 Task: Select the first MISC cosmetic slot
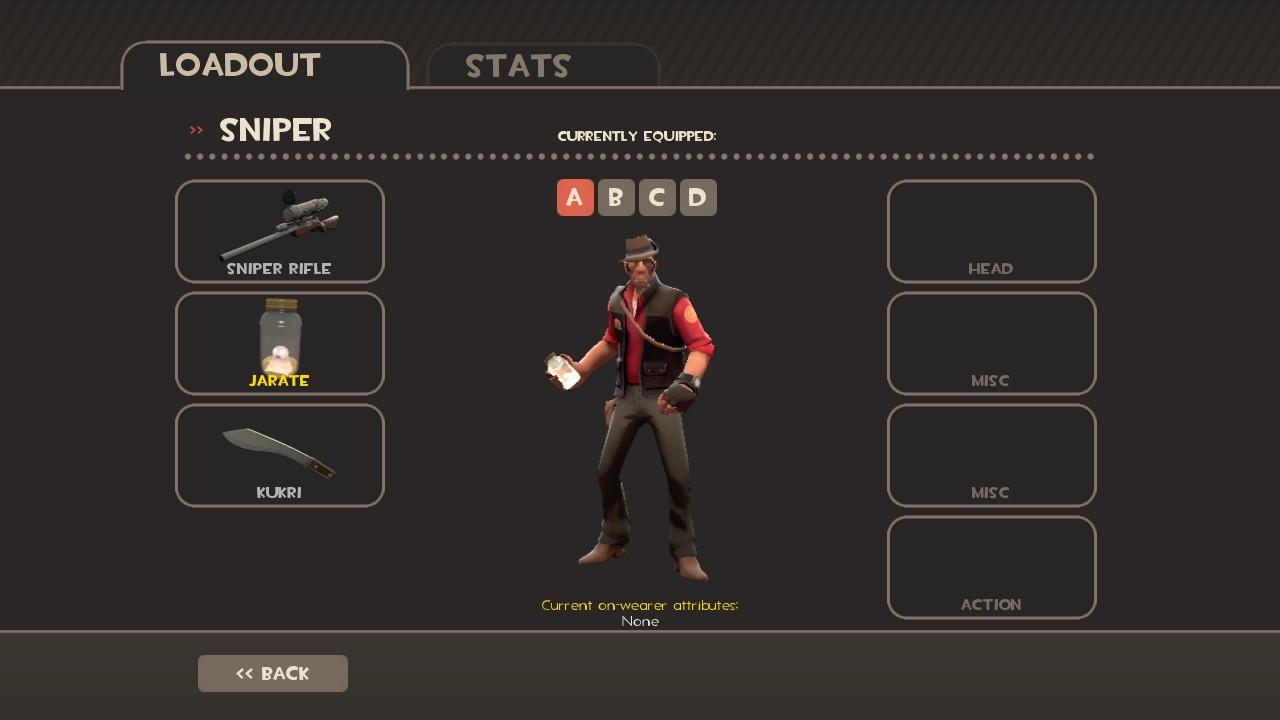(991, 343)
